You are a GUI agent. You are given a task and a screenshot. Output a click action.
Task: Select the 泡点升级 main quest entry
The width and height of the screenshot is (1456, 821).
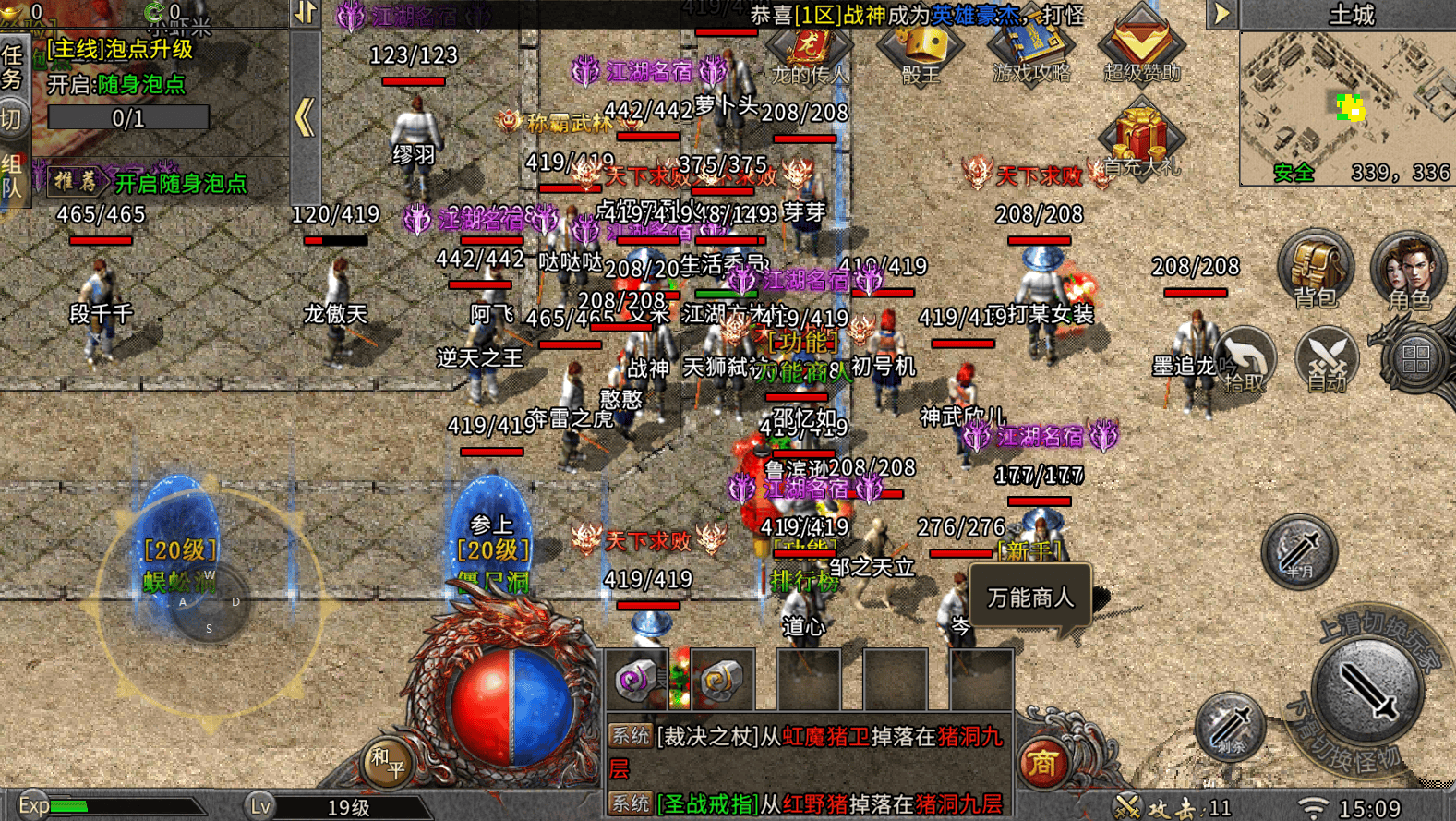coord(120,50)
